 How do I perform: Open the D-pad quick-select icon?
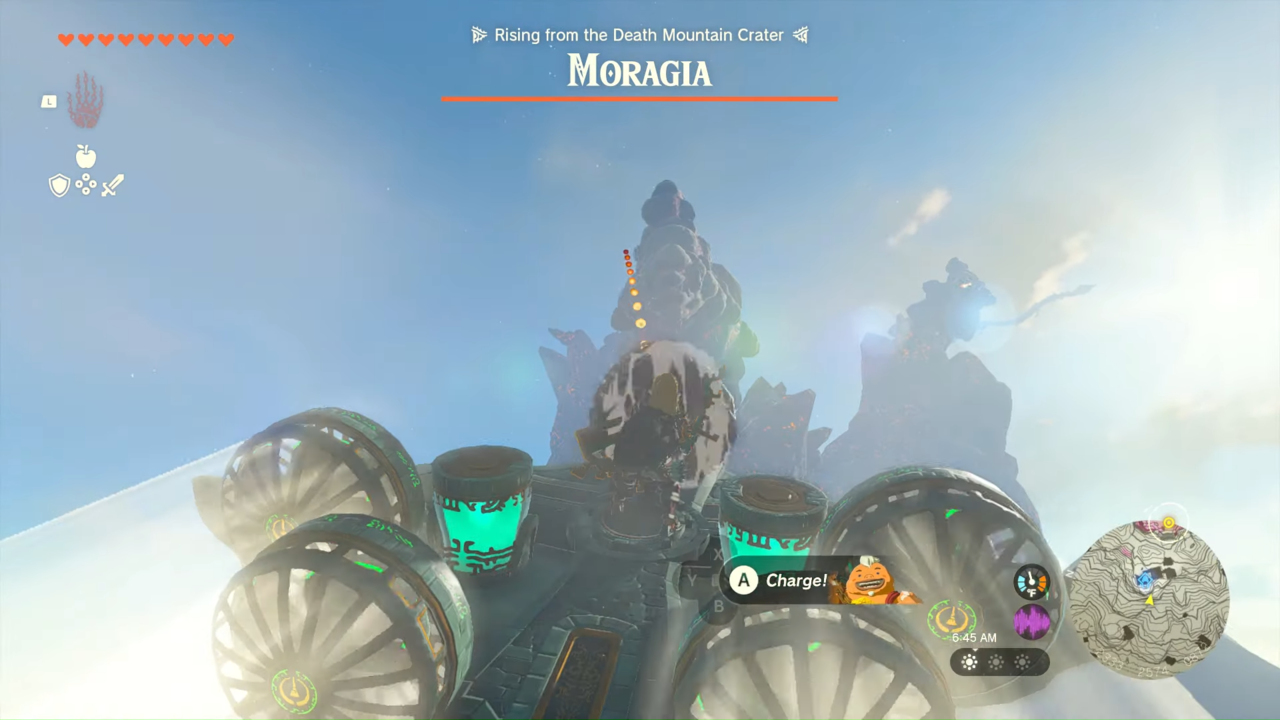pyautogui.click(x=85, y=184)
